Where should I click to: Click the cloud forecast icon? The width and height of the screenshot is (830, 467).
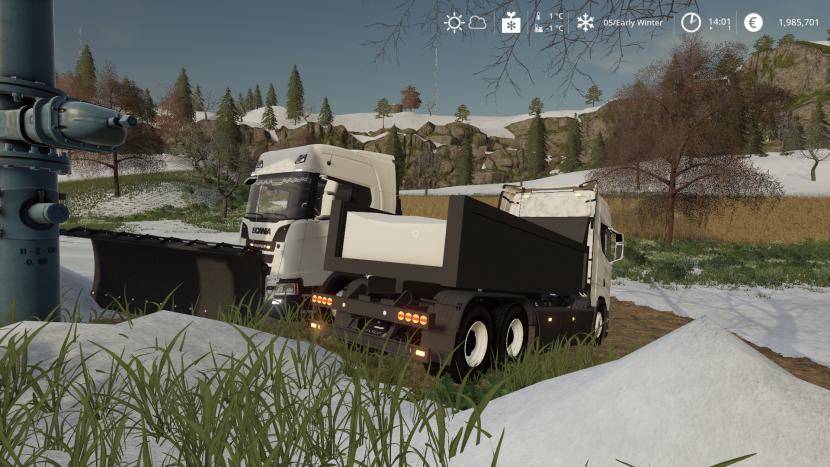pos(478,22)
